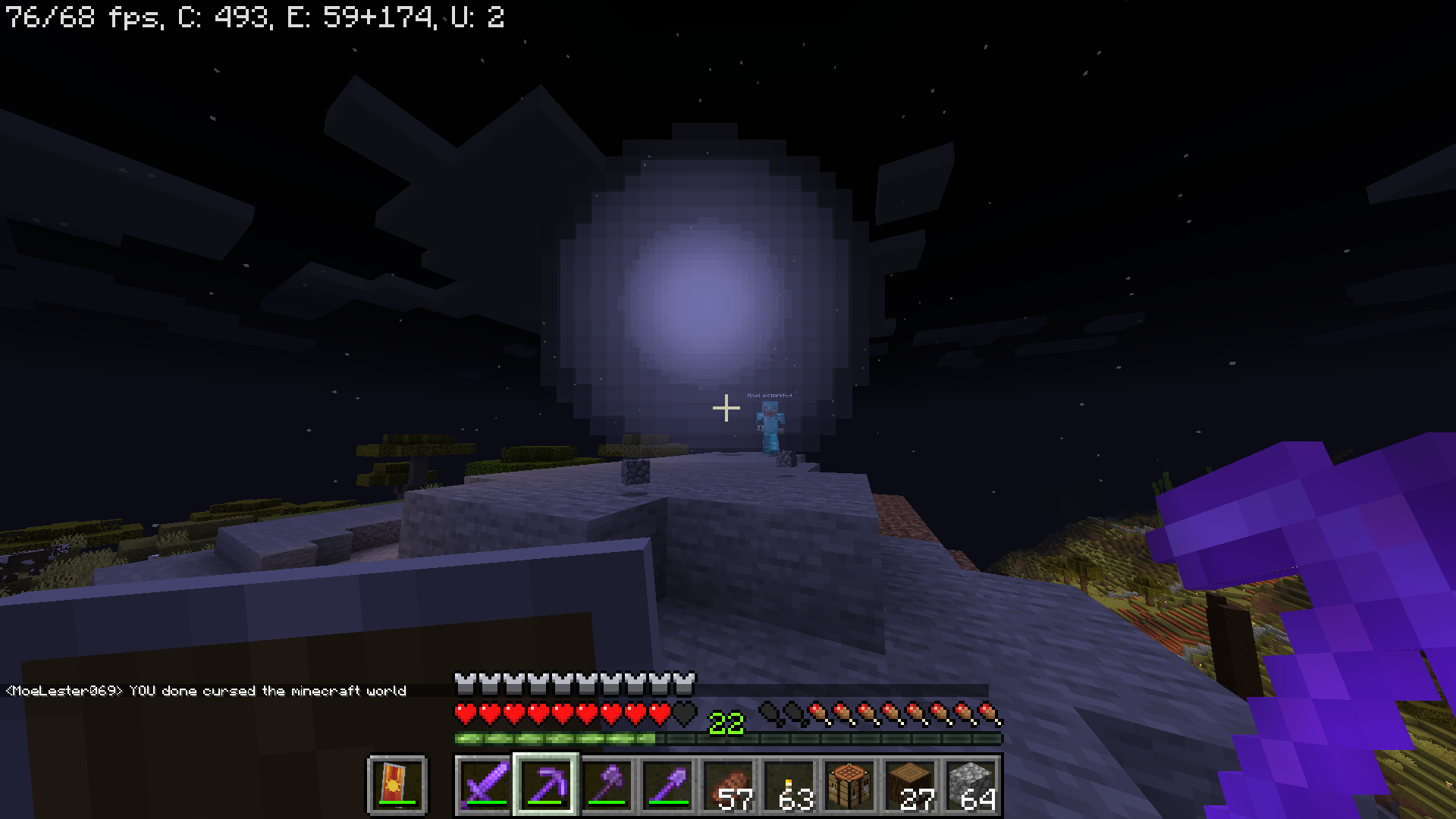Click the chat message from MoeLester069
1456x819 pixels.
point(205,691)
